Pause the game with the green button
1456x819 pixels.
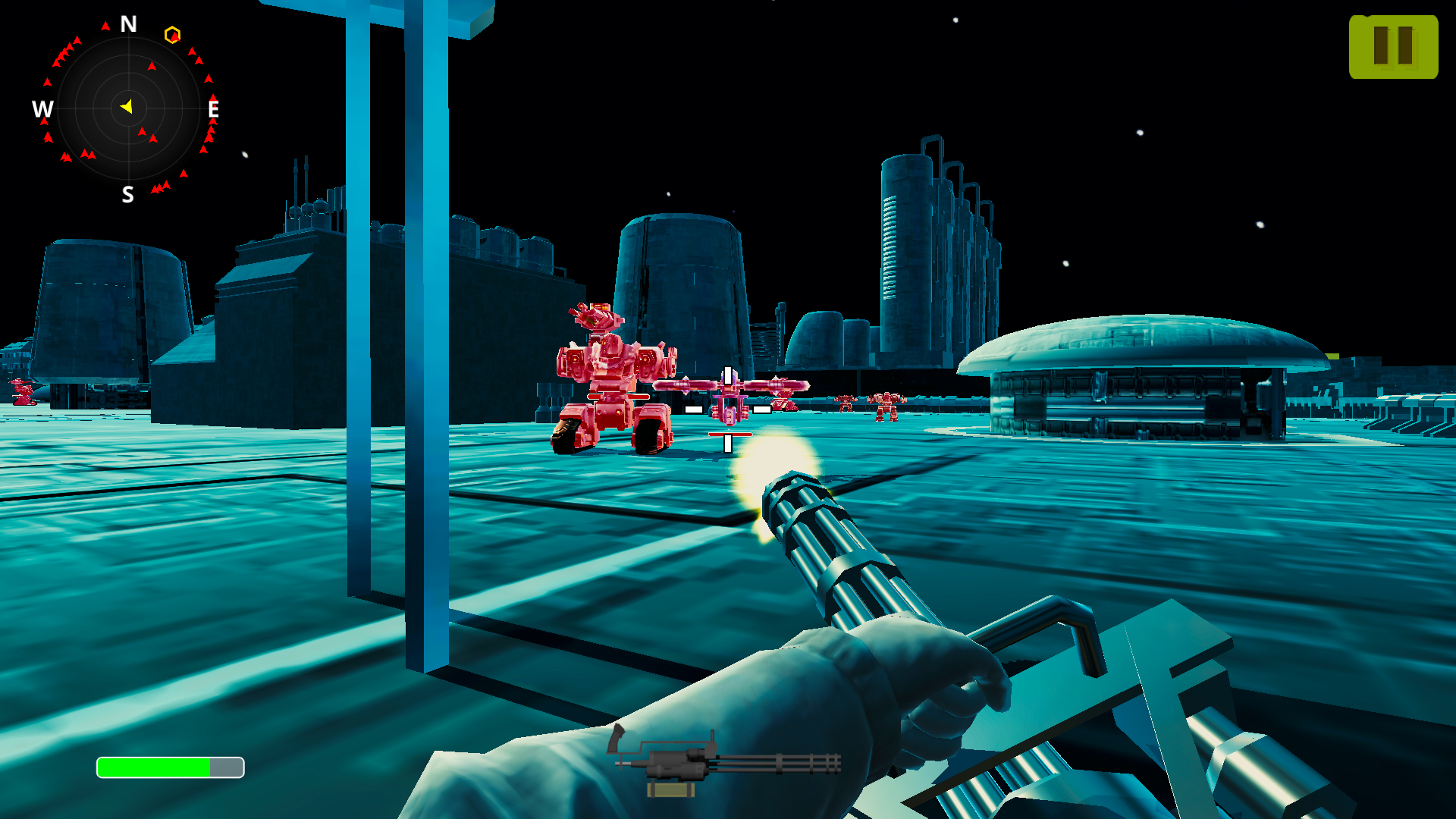point(1393,47)
